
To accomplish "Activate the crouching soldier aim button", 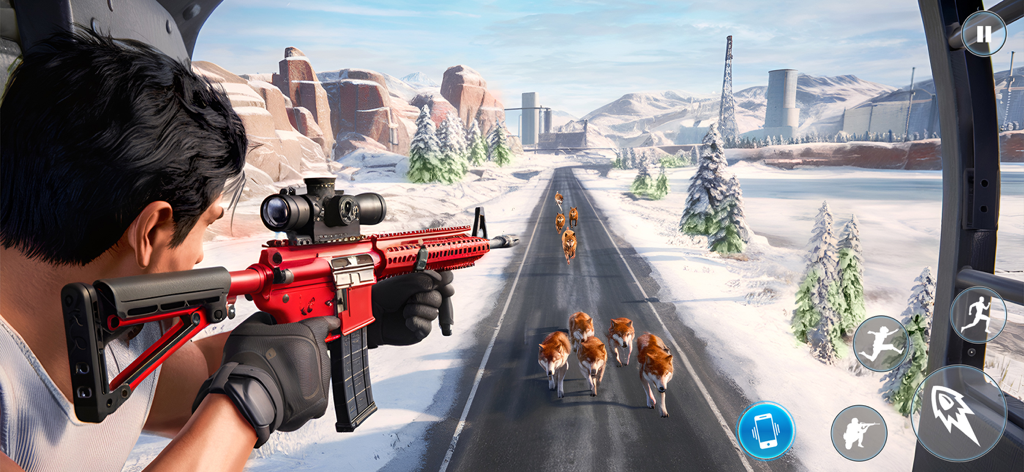I will 859,433.
